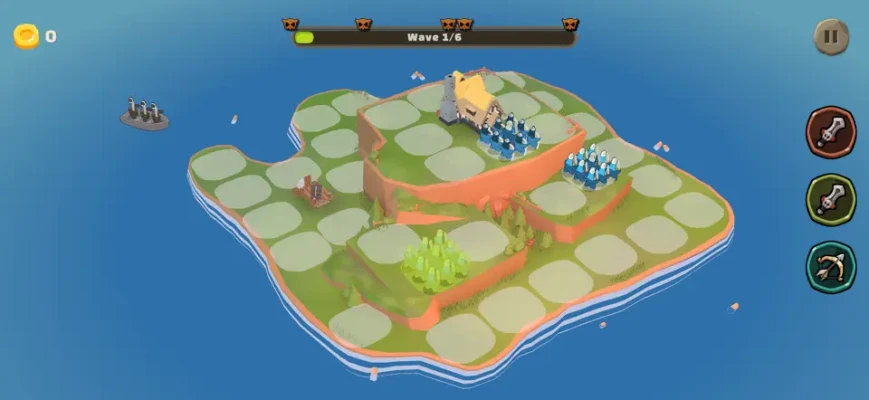This screenshot has width=869, height=400.
Task: Pause the game
Action: [x=831, y=37]
